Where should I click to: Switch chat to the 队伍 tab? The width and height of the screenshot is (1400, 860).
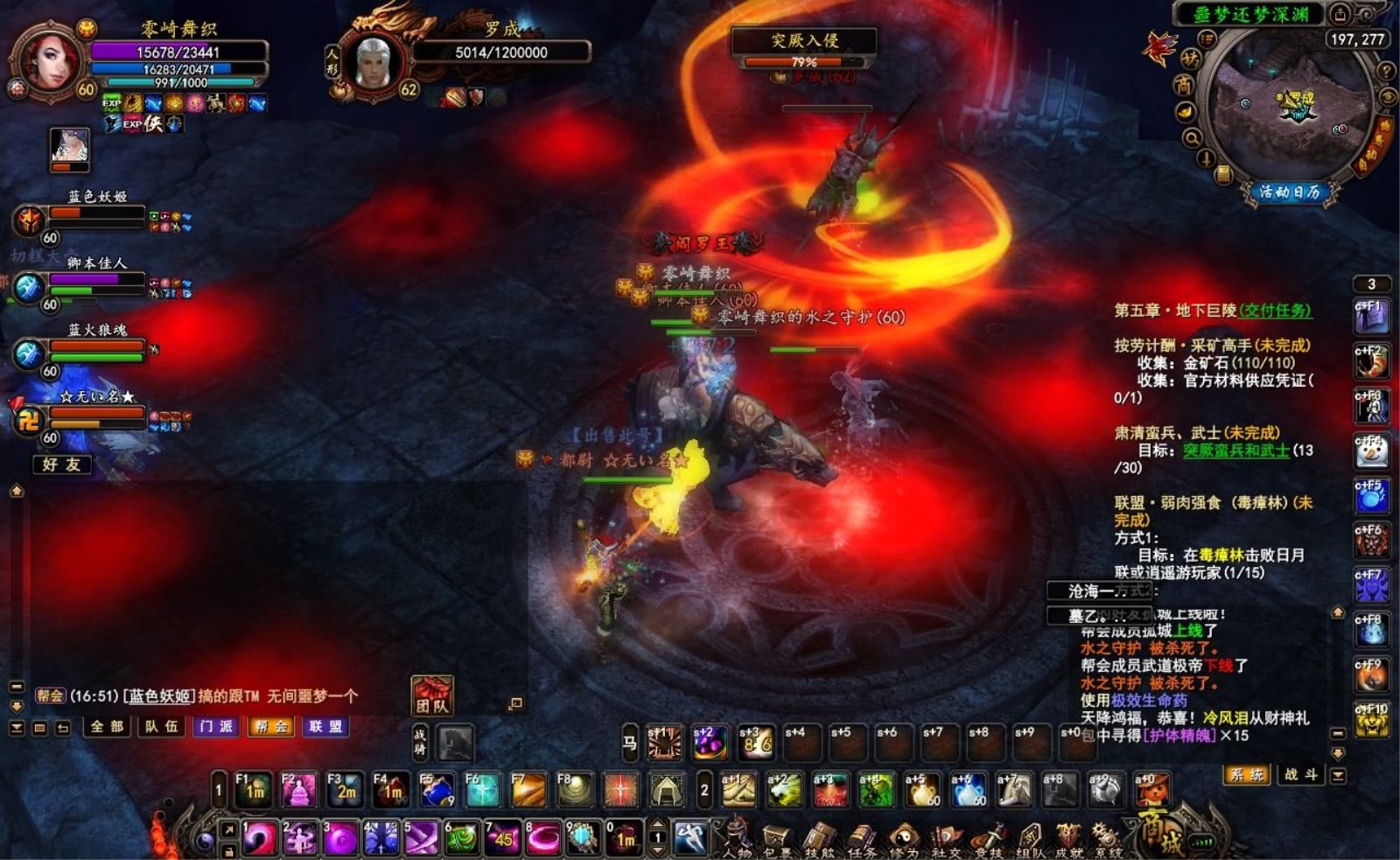pyautogui.click(x=161, y=726)
